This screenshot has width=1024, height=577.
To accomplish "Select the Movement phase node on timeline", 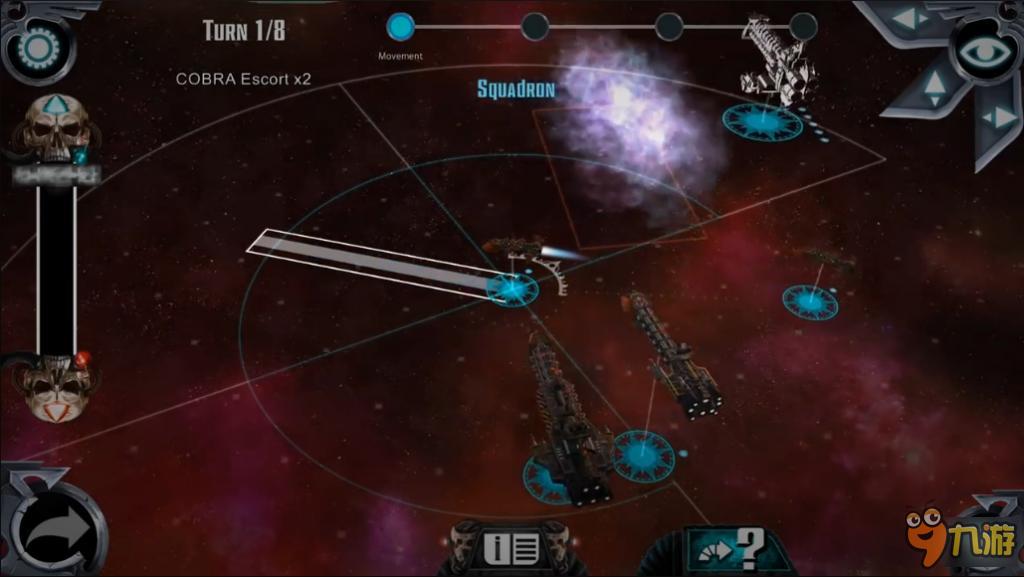I will [x=400, y=27].
